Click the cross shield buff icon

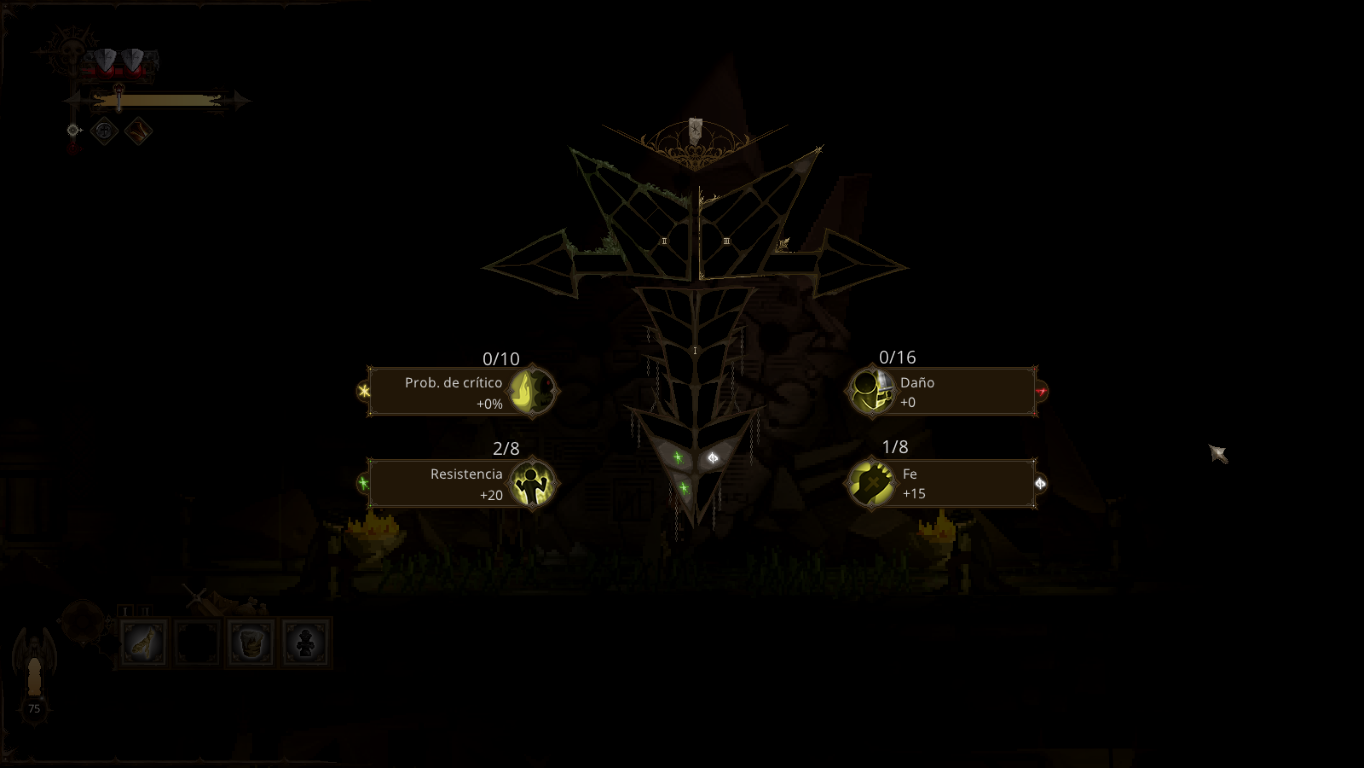104,130
